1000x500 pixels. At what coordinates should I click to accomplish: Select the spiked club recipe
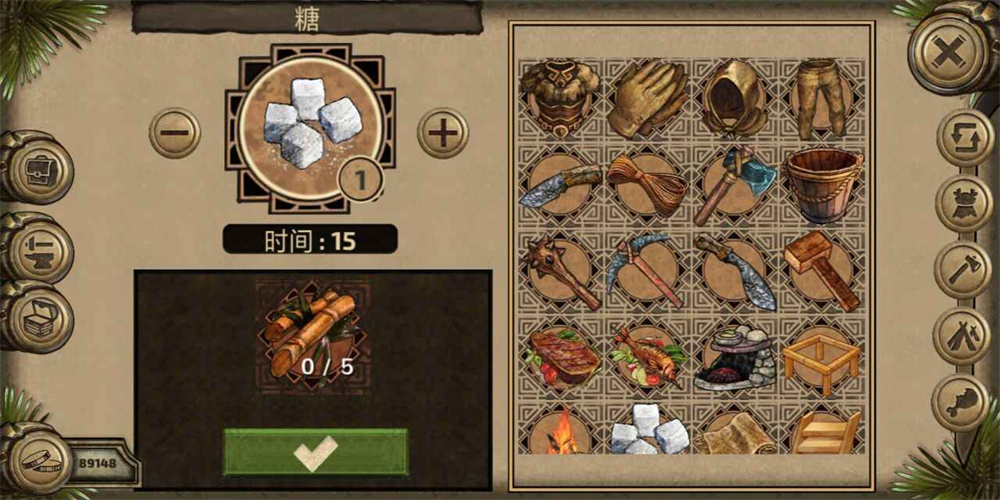[x=559, y=271]
